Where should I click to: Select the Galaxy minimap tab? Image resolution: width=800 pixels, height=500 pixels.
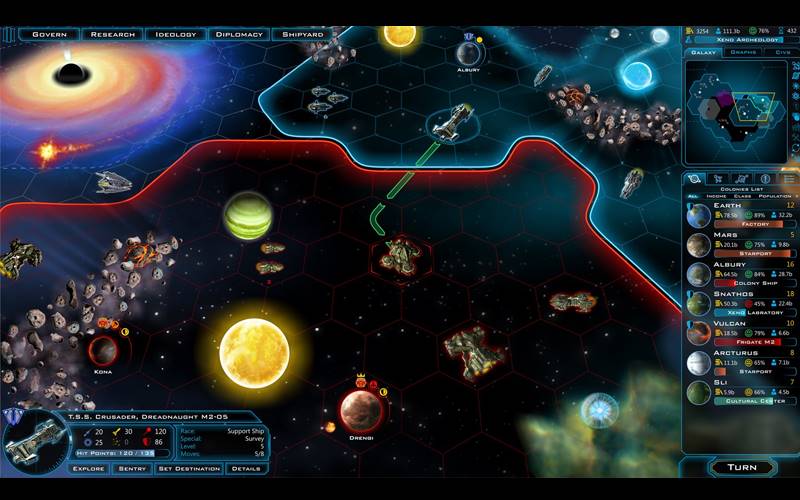click(704, 52)
